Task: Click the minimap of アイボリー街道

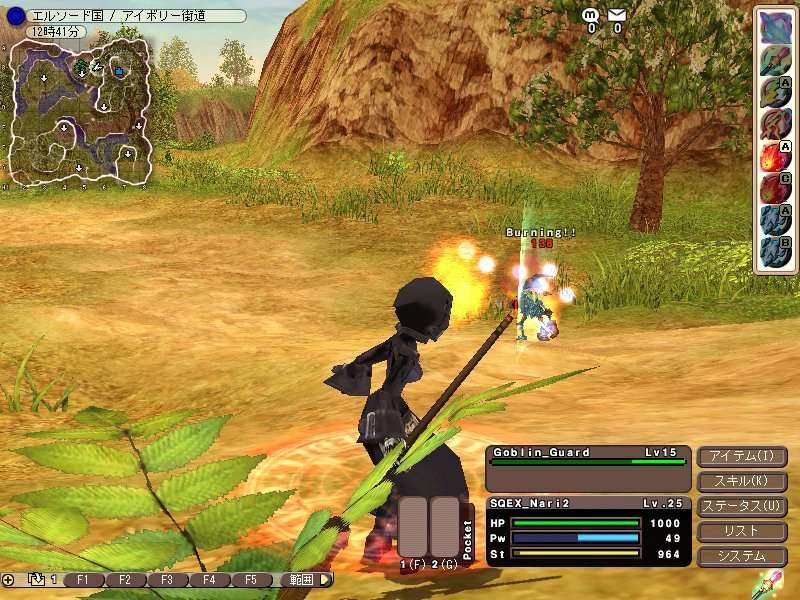Action: [x=80, y=112]
